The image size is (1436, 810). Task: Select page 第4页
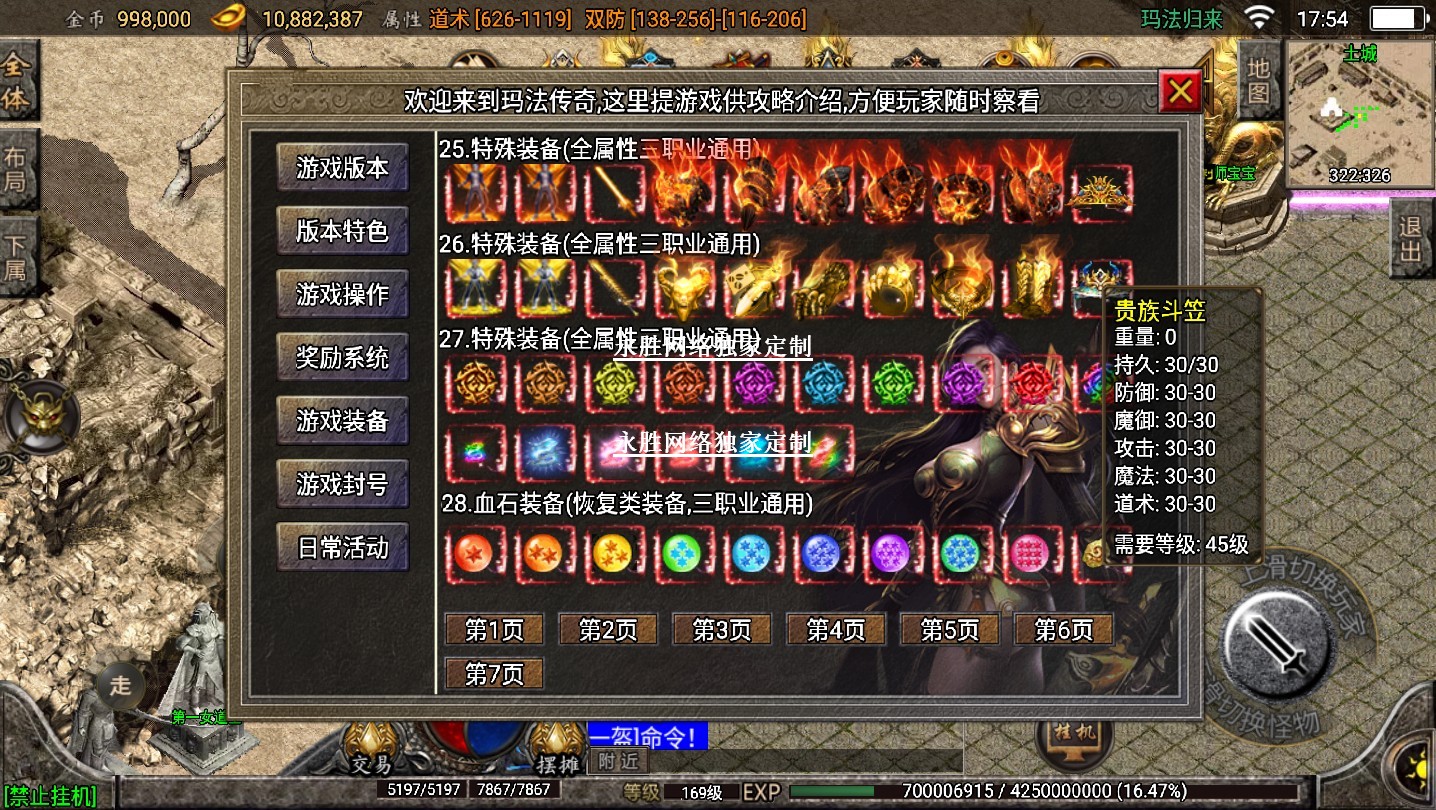pos(836,630)
